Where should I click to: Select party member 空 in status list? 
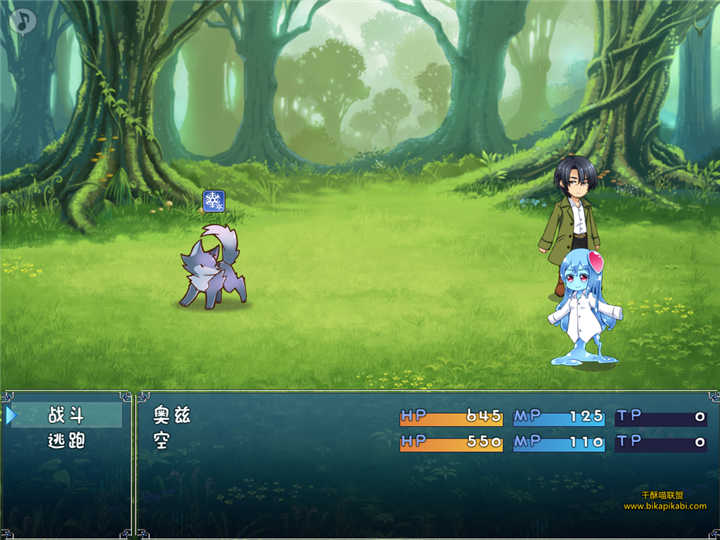pyautogui.click(x=161, y=440)
